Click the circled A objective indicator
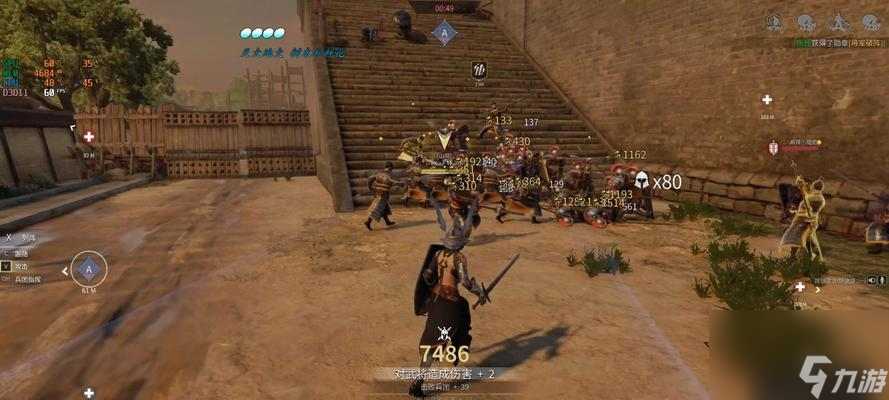889x400 pixels. 89,268
